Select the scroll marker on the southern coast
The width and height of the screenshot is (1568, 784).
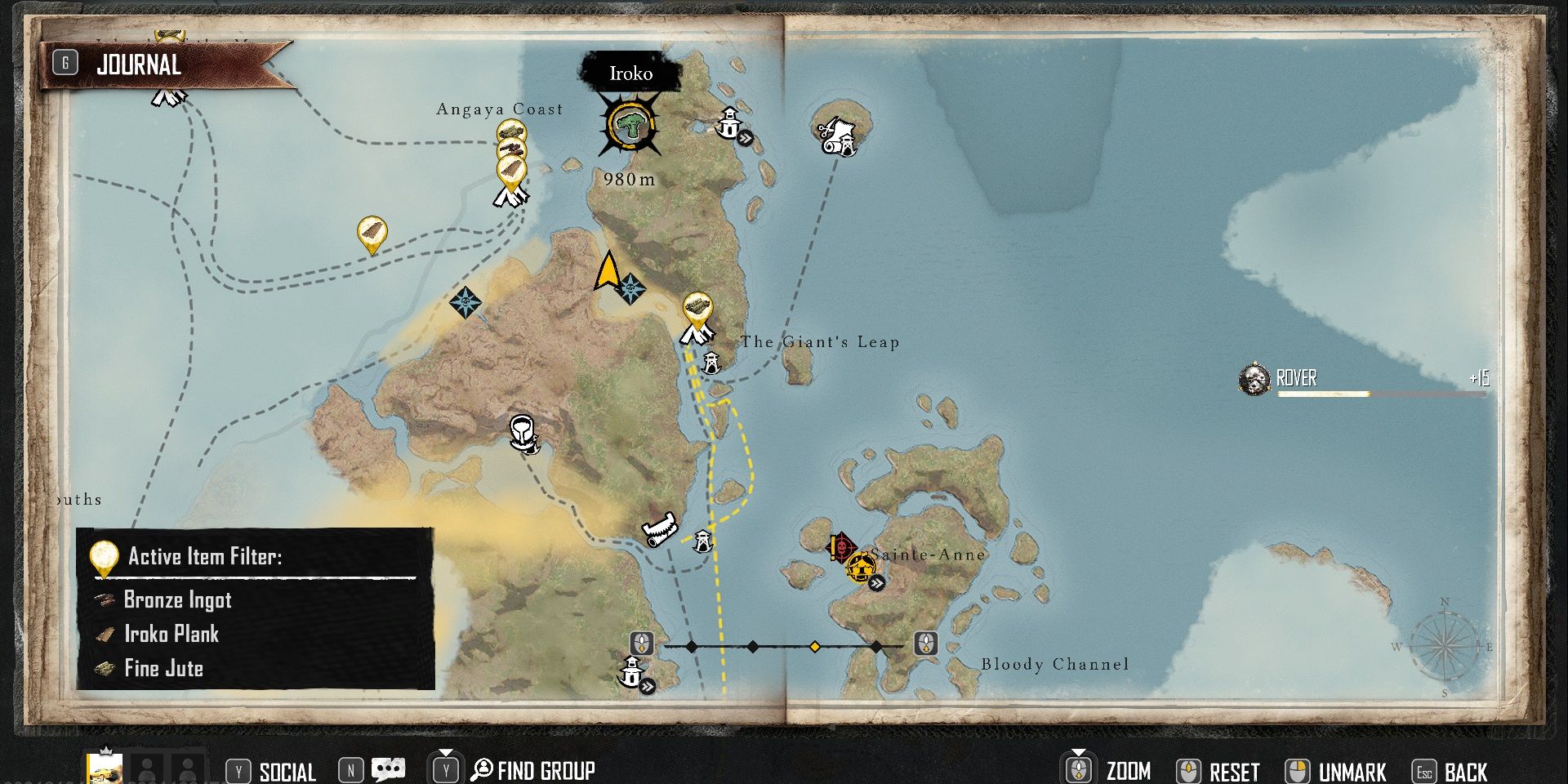pyautogui.click(x=660, y=530)
